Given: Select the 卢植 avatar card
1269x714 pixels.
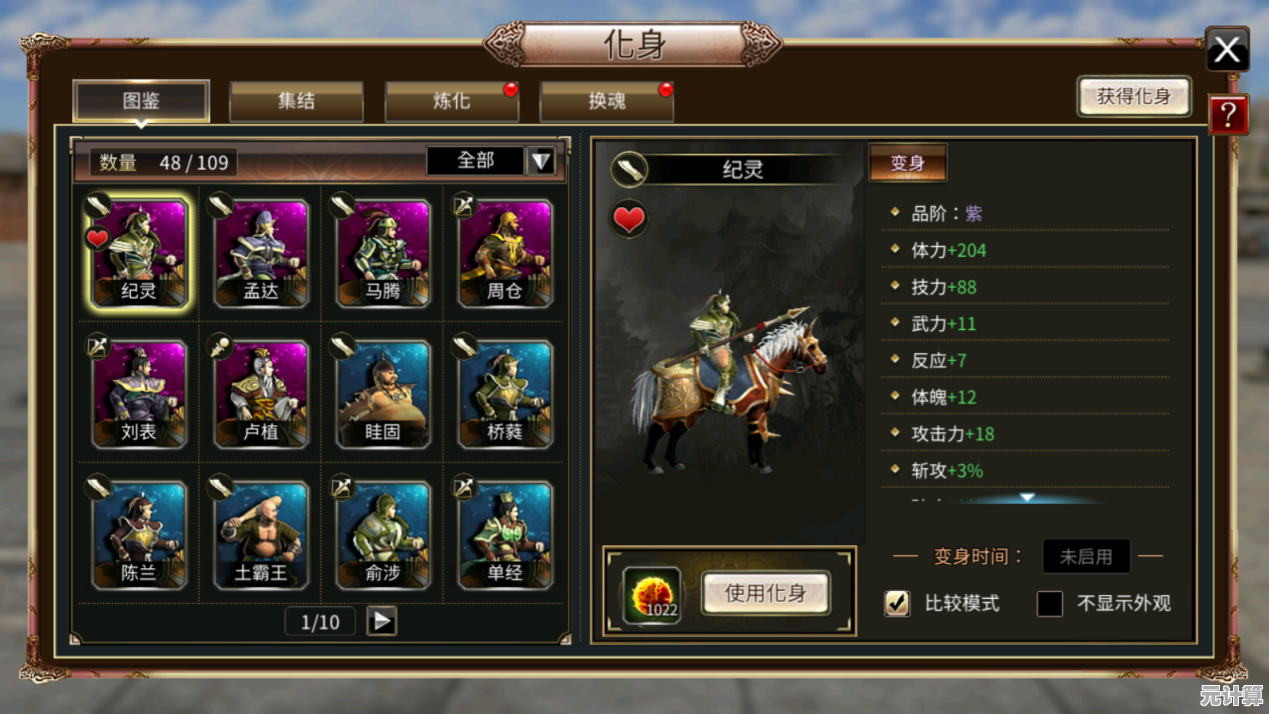Looking at the screenshot, I should pos(261,394).
